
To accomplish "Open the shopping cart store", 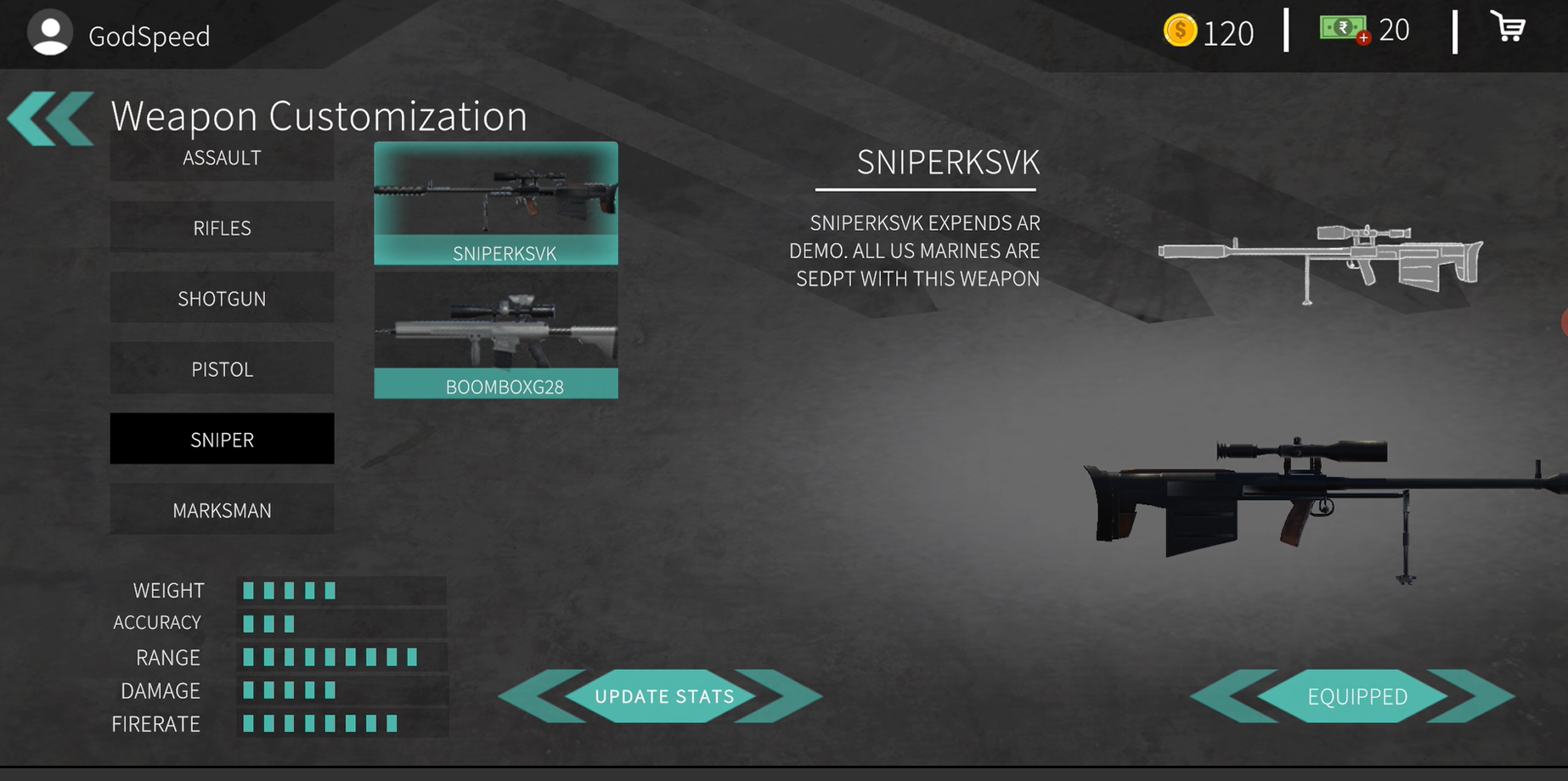I will 1509,28.
